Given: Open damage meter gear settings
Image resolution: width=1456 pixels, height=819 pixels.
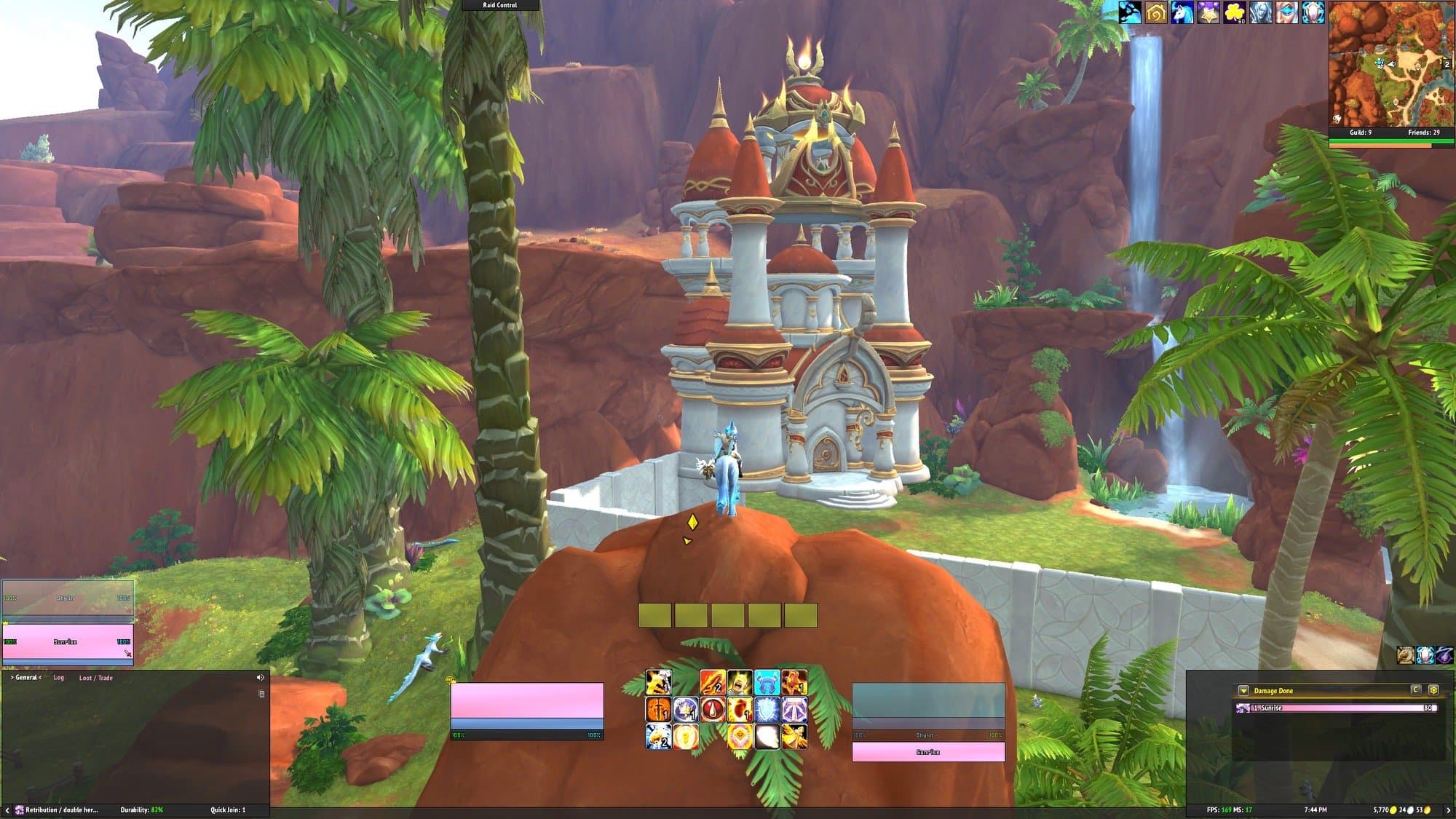Looking at the screenshot, I should point(1433,690).
